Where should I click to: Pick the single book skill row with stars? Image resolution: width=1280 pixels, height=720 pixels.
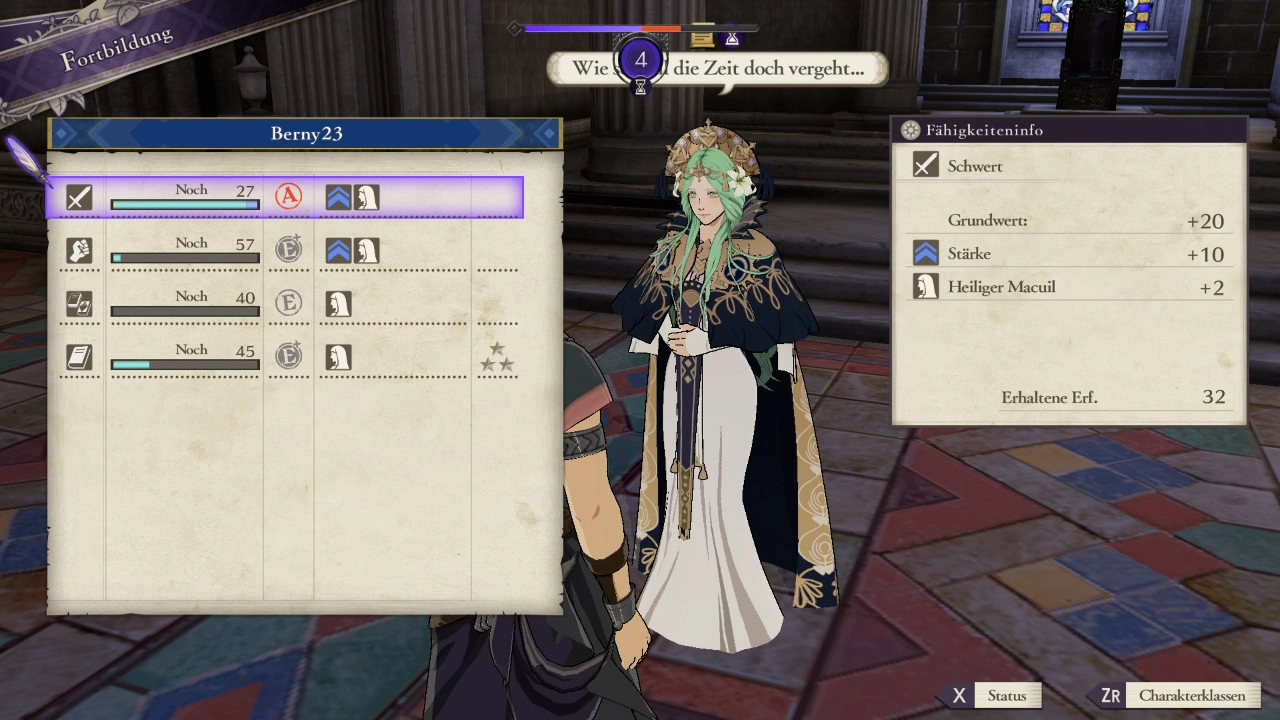pyautogui.click(x=284, y=357)
